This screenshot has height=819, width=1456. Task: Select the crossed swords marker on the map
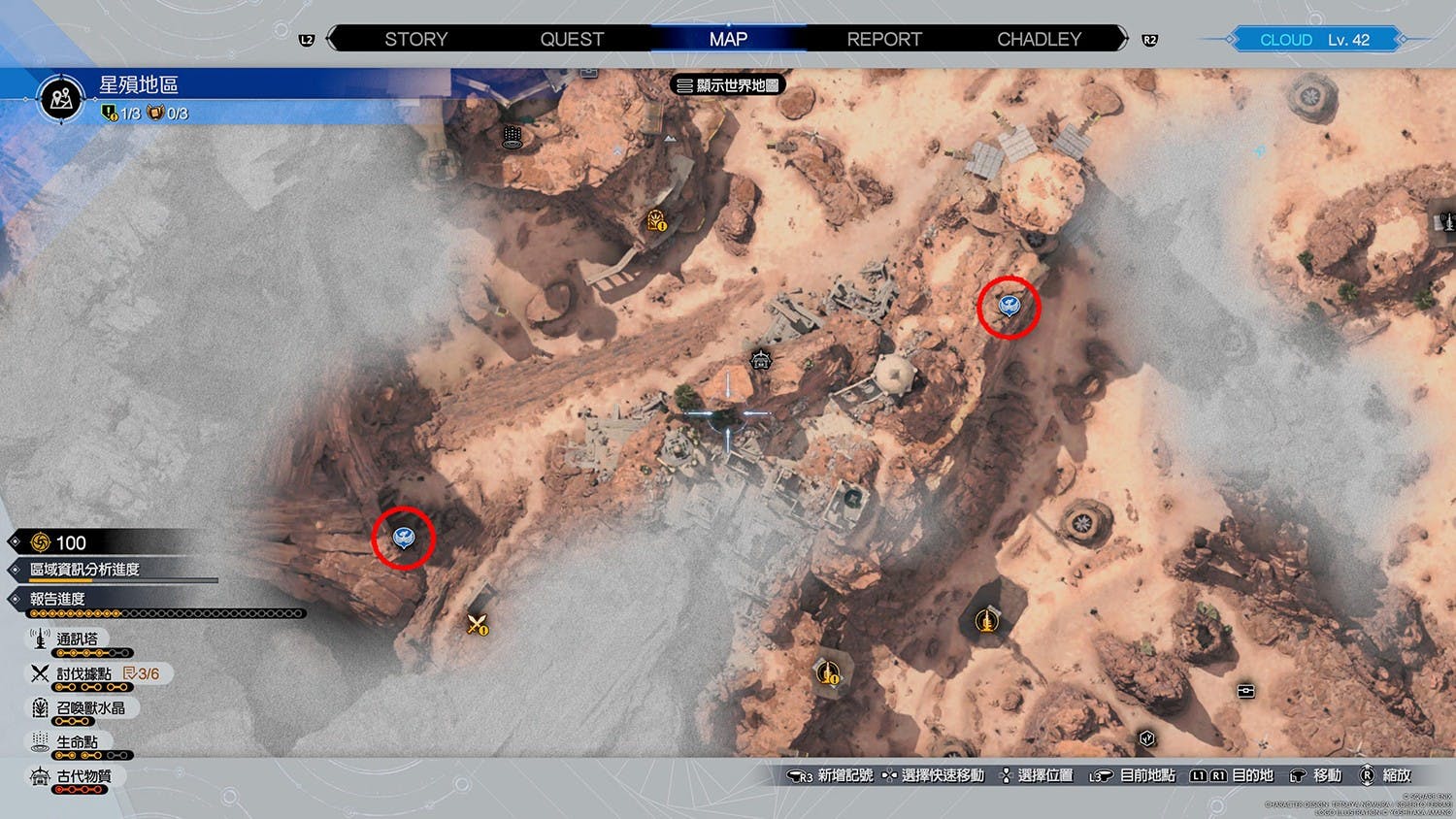click(x=477, y=625)
